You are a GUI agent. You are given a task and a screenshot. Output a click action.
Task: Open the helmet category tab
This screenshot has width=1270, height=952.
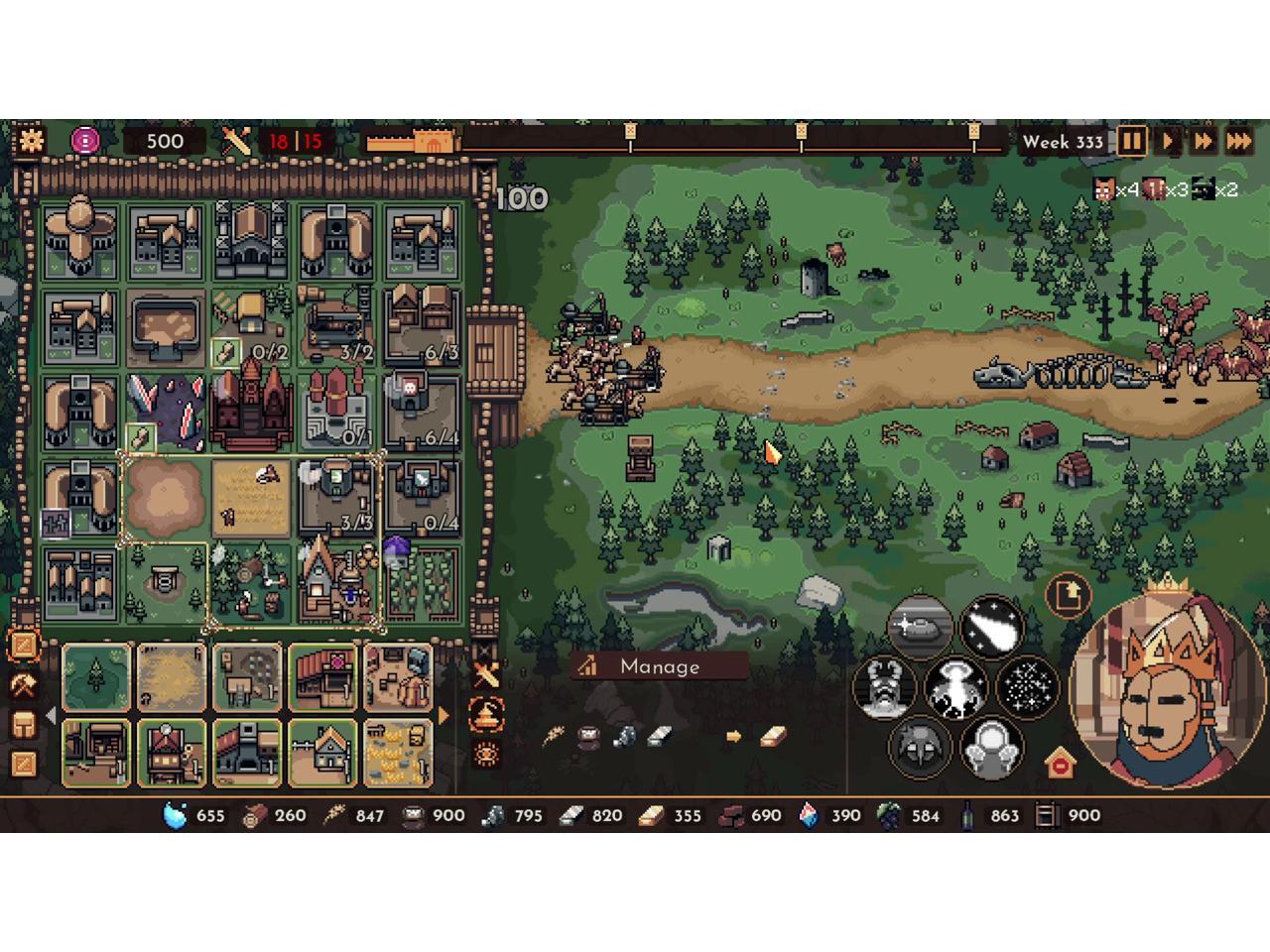(x=23, y=724)
